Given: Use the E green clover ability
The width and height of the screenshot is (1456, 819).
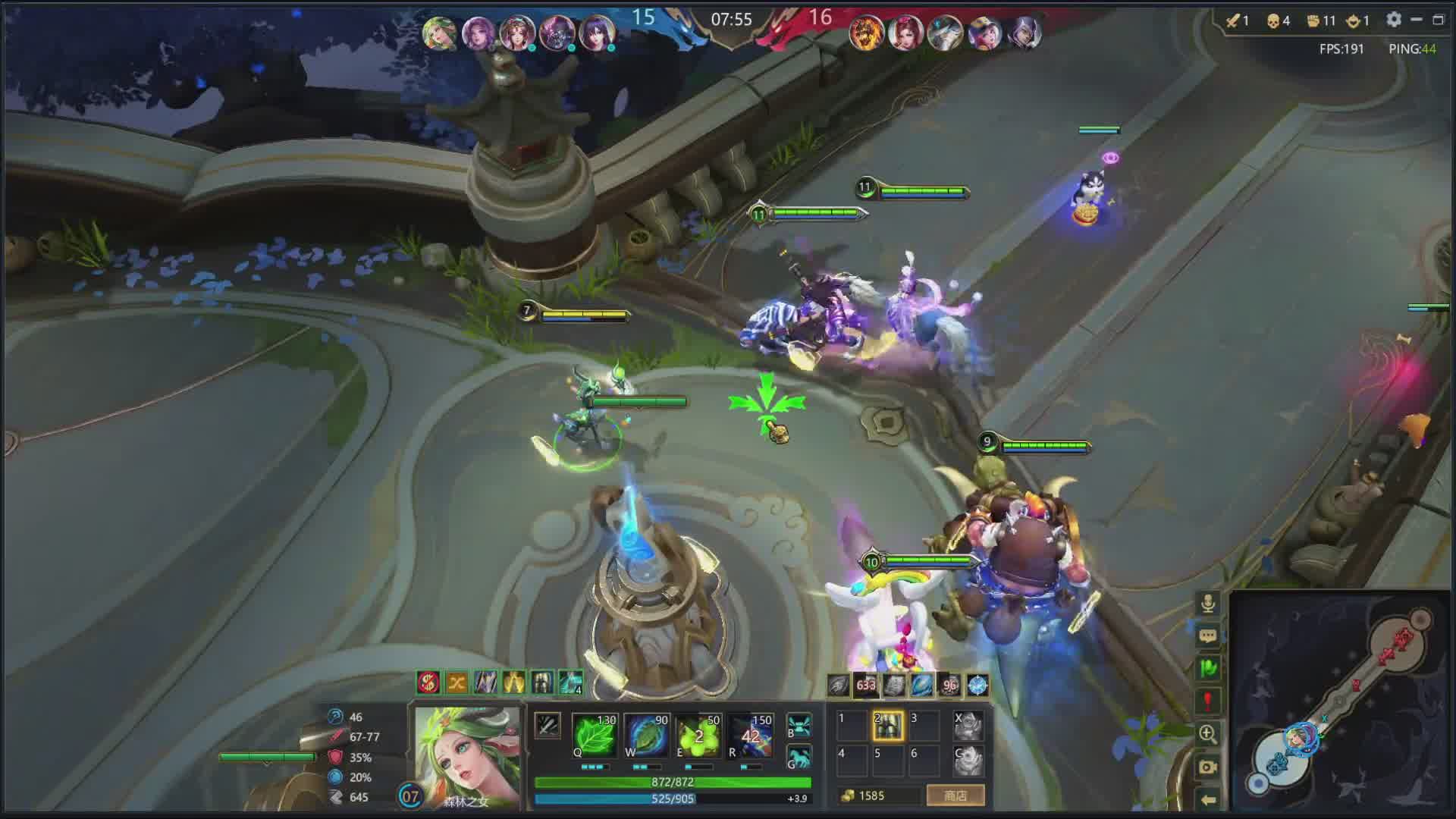Looking at the screenshot, I should tap(698, 736).
